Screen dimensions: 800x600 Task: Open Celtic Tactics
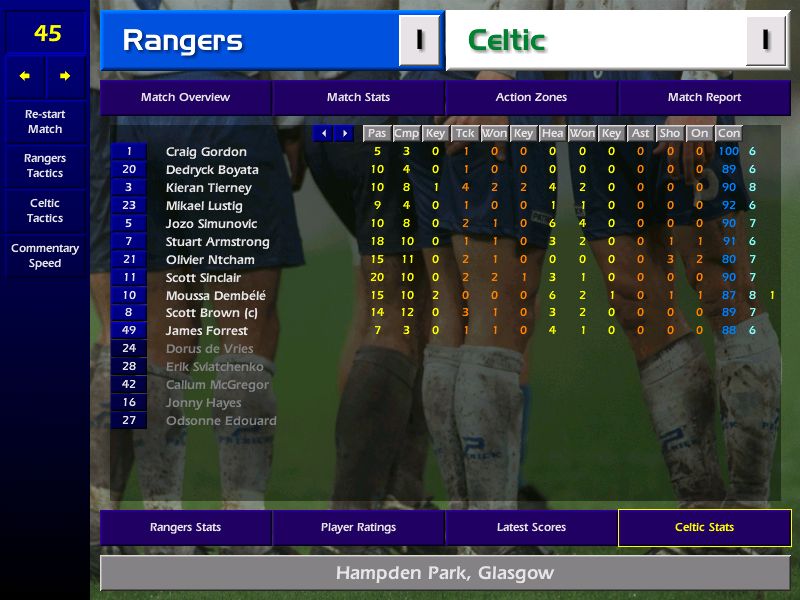[45, 211]
